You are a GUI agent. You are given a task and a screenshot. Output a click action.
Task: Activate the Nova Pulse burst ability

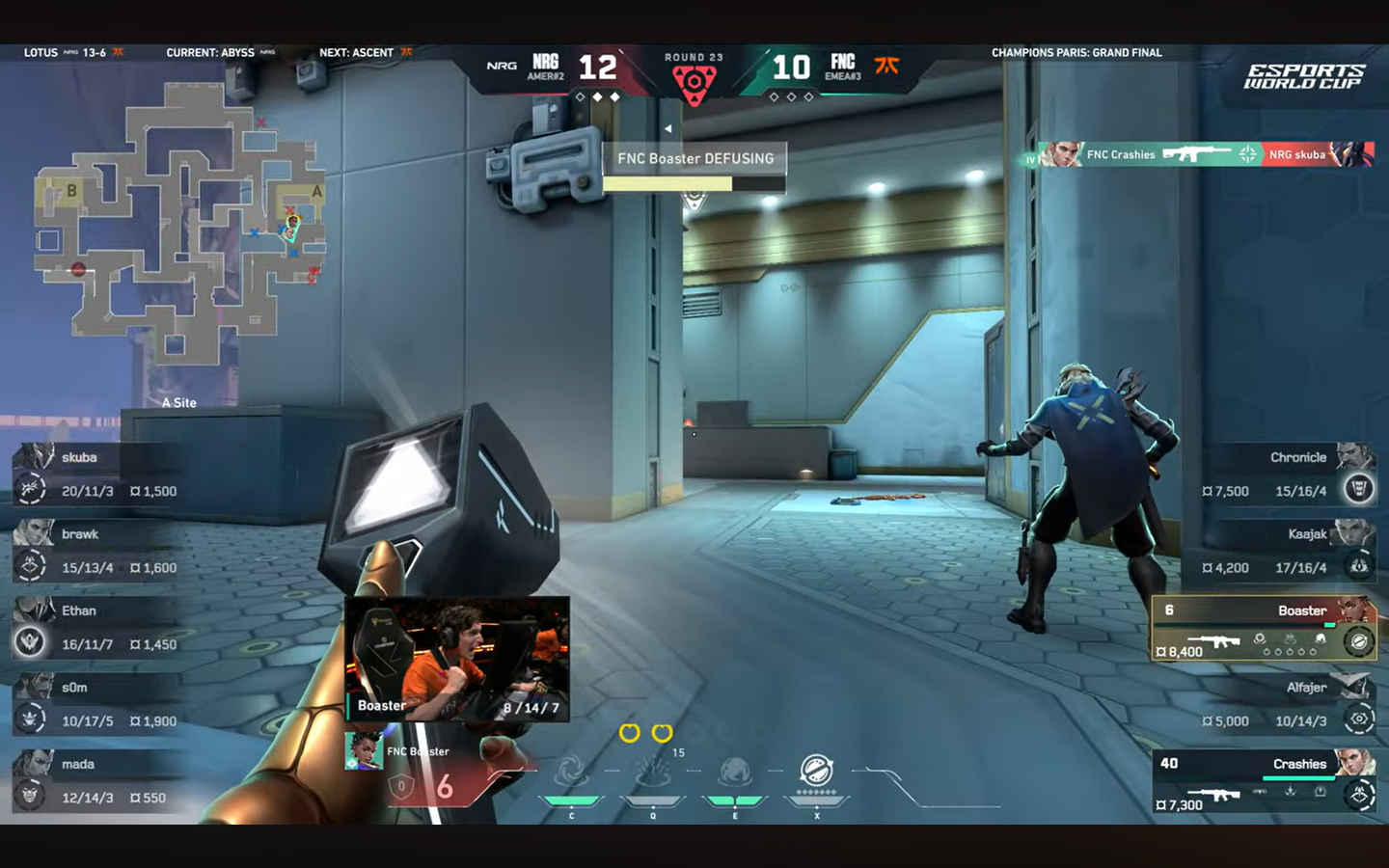pos(653,773)
